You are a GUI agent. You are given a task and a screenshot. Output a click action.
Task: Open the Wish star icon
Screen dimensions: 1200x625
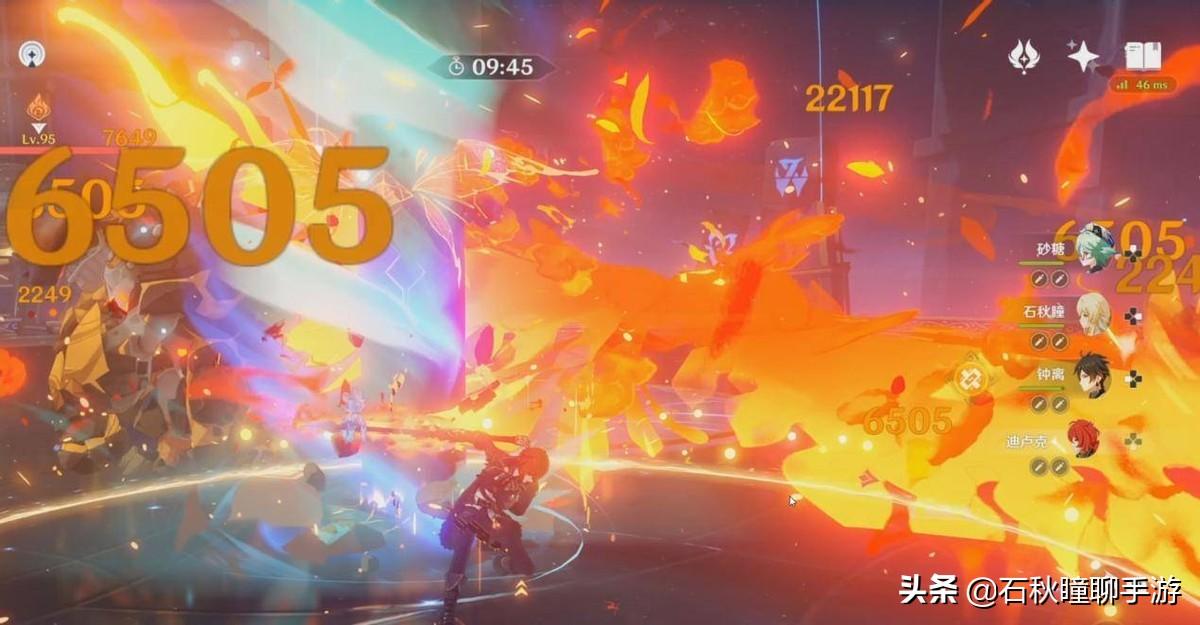1083,56
